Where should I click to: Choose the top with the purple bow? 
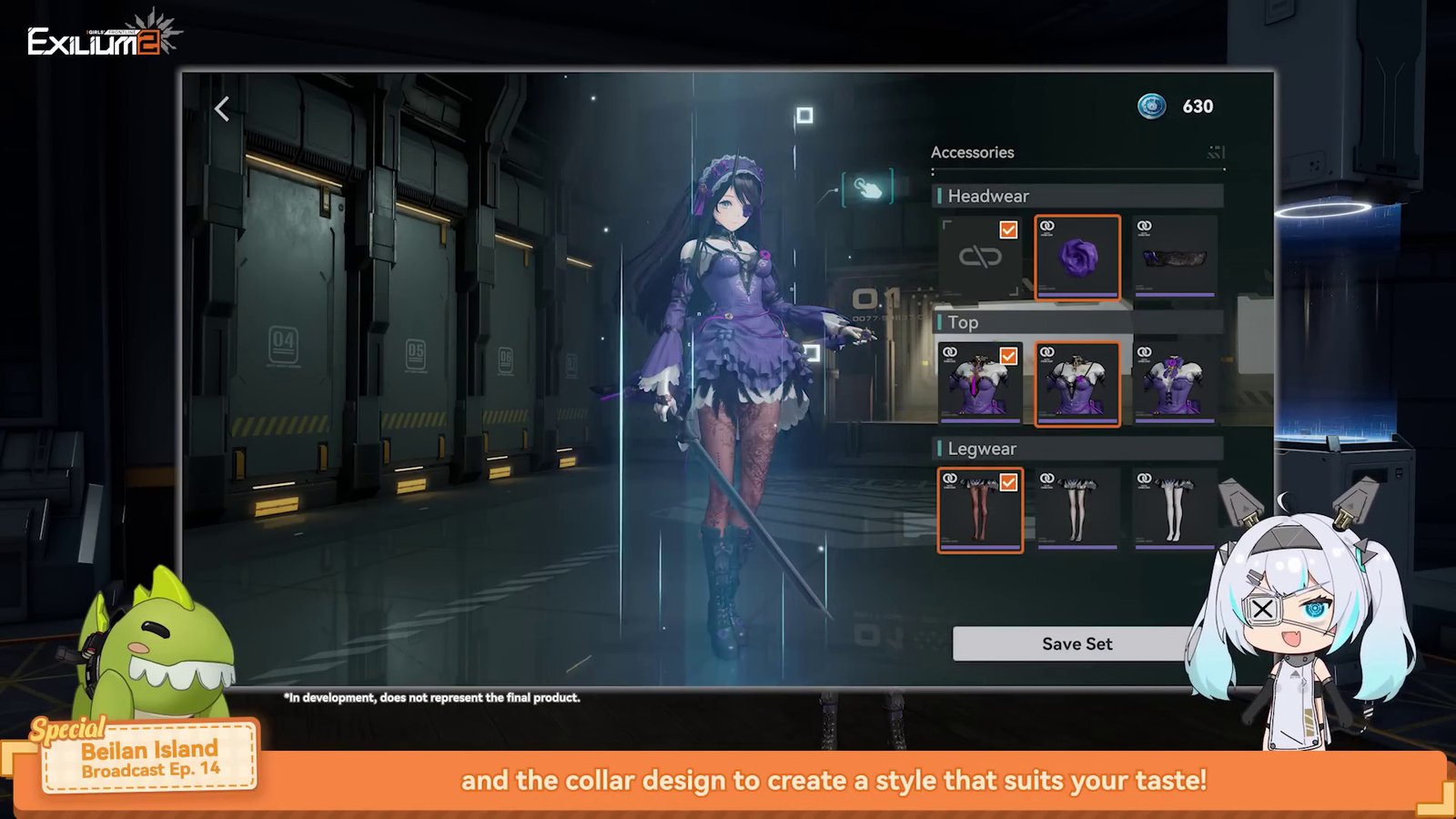click(1175, 384)
